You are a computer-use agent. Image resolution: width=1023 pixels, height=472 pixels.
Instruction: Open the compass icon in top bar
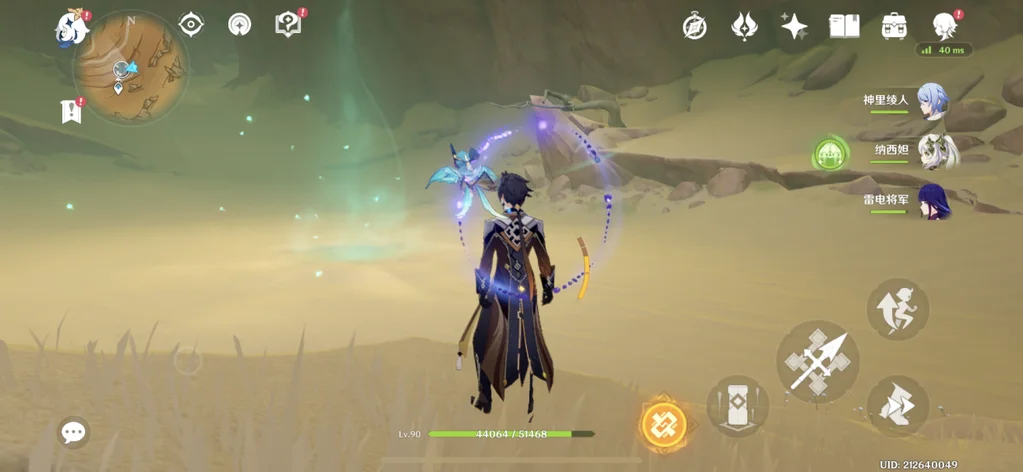695,27
